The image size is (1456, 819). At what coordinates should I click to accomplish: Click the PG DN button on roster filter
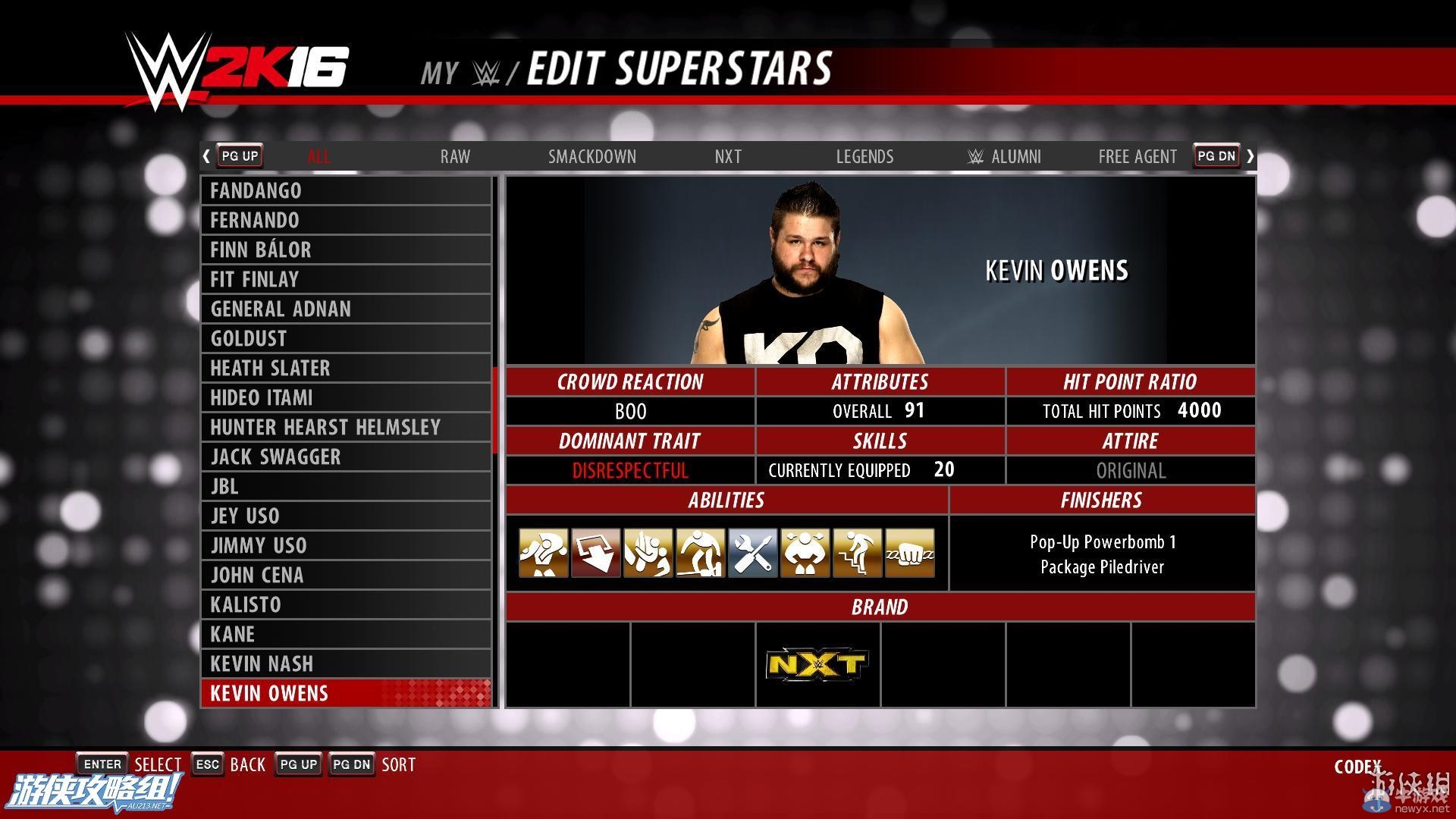point(1216,155)
